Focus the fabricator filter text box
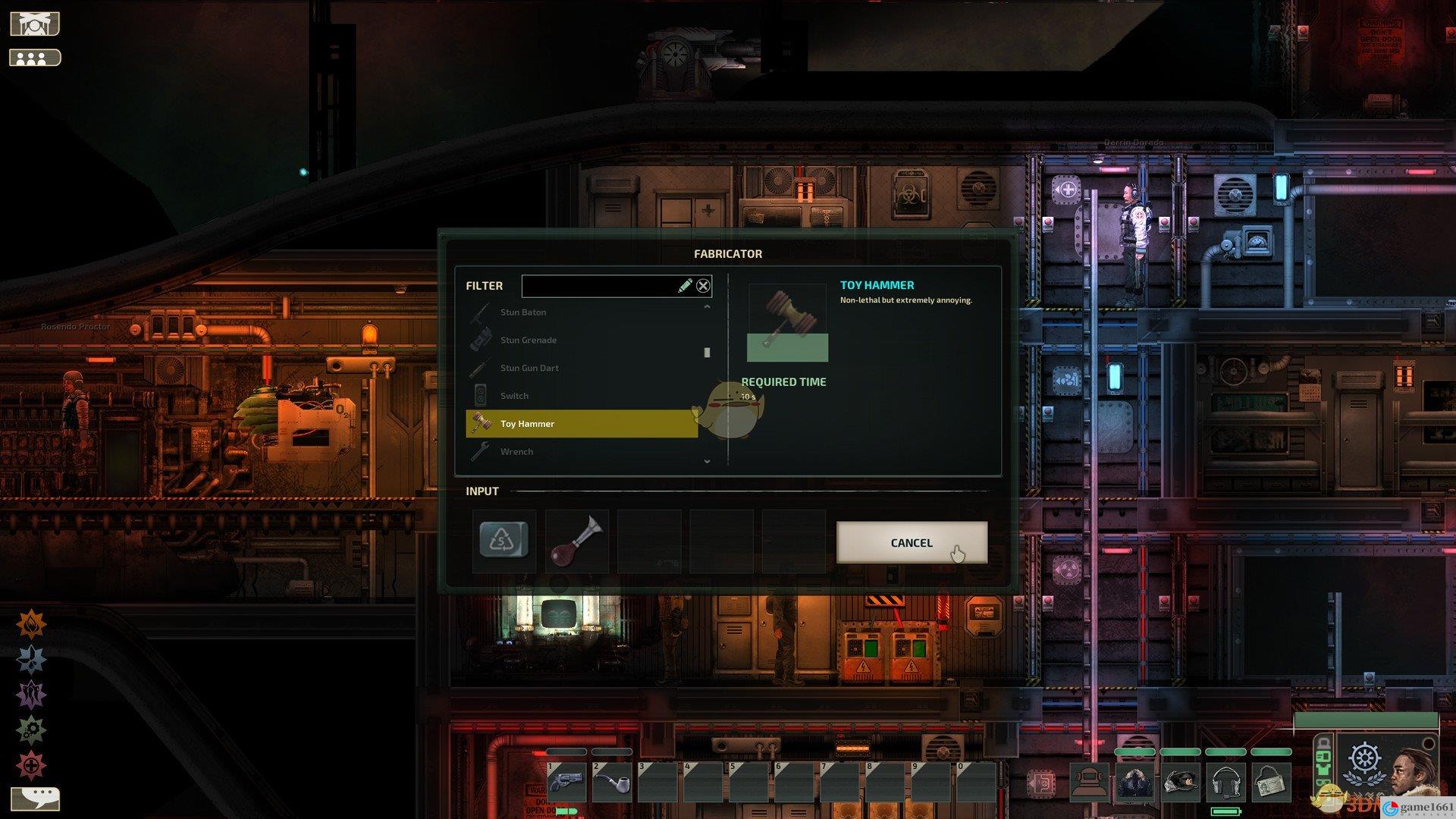 (x=599, y=286)
